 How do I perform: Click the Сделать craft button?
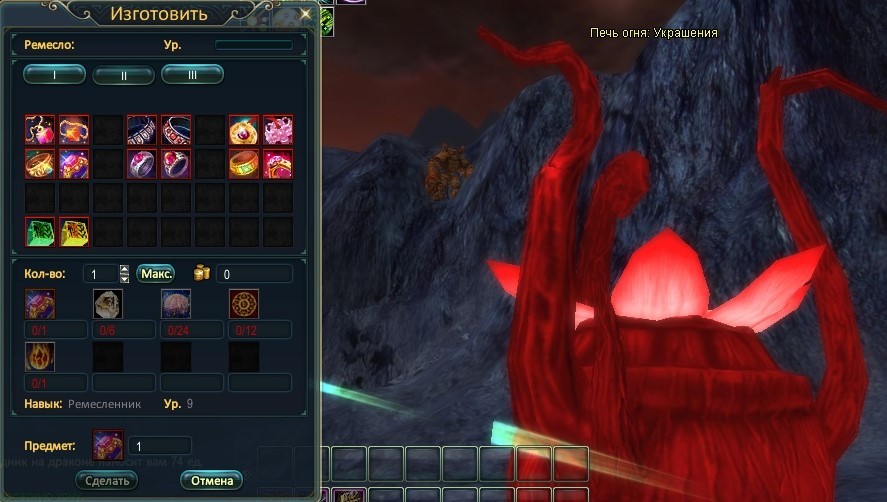point(106,480)
